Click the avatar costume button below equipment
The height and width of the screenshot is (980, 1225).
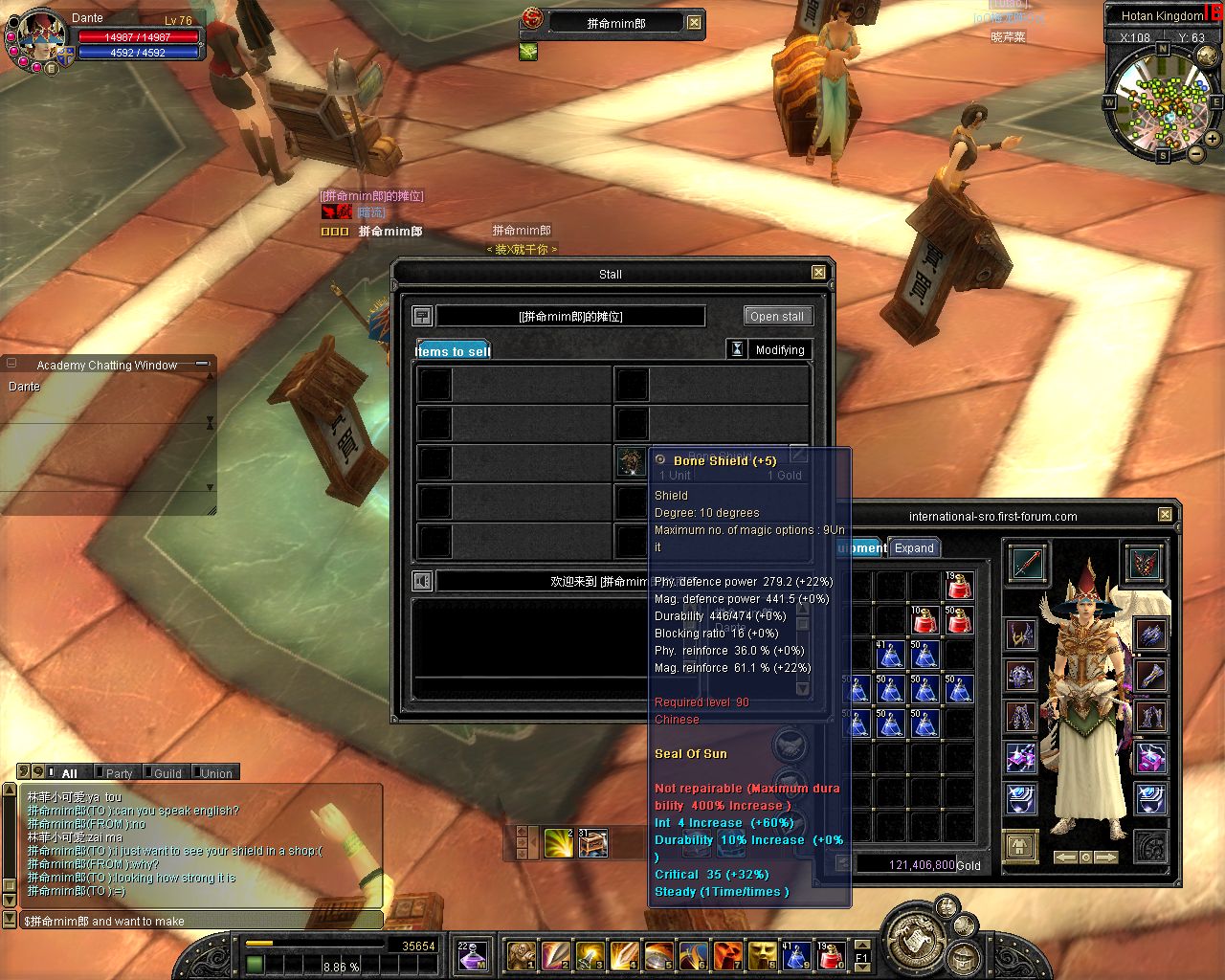click(x=1020, y=846)
